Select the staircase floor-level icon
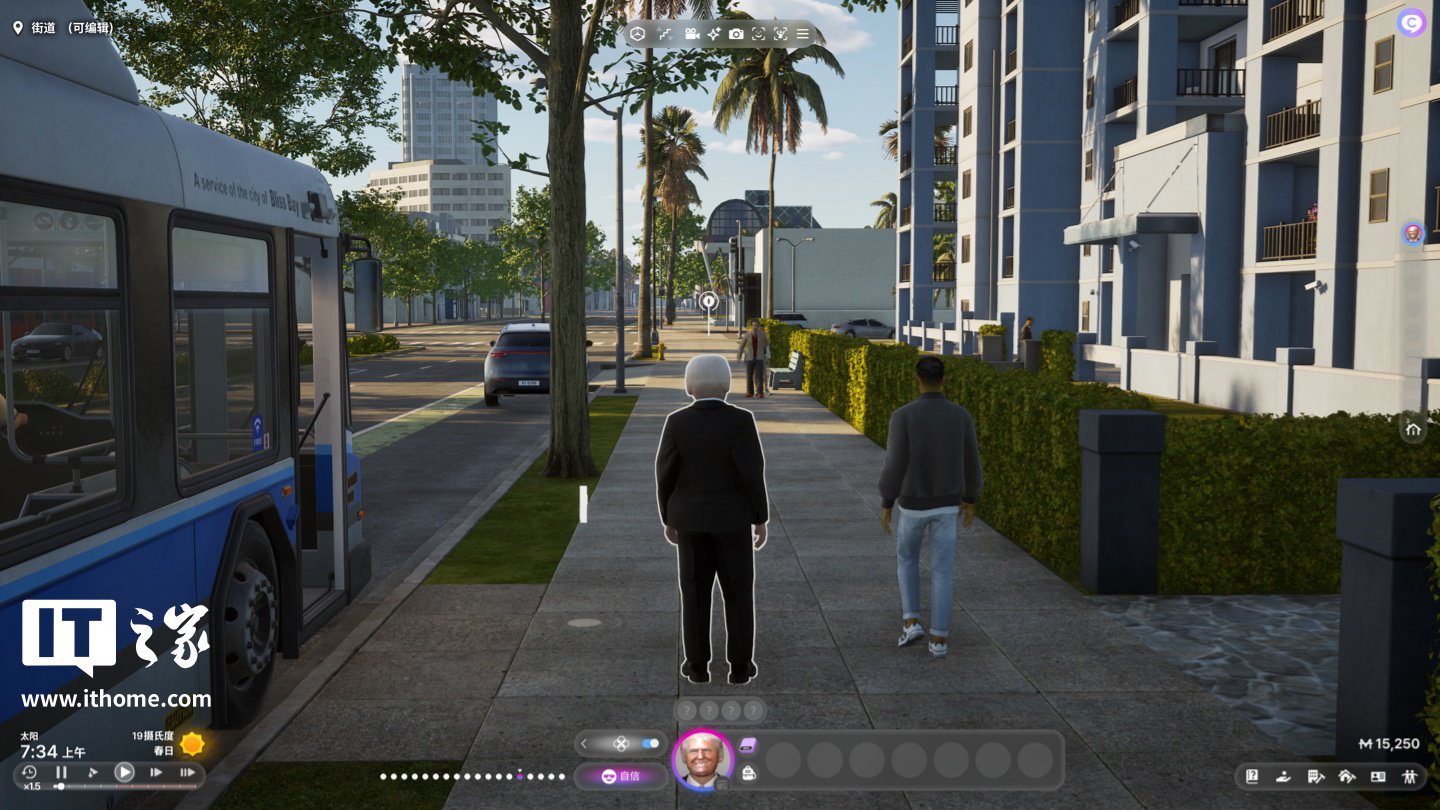The height and width of the screenshot is (810, 1440). [x=665, y=34]
